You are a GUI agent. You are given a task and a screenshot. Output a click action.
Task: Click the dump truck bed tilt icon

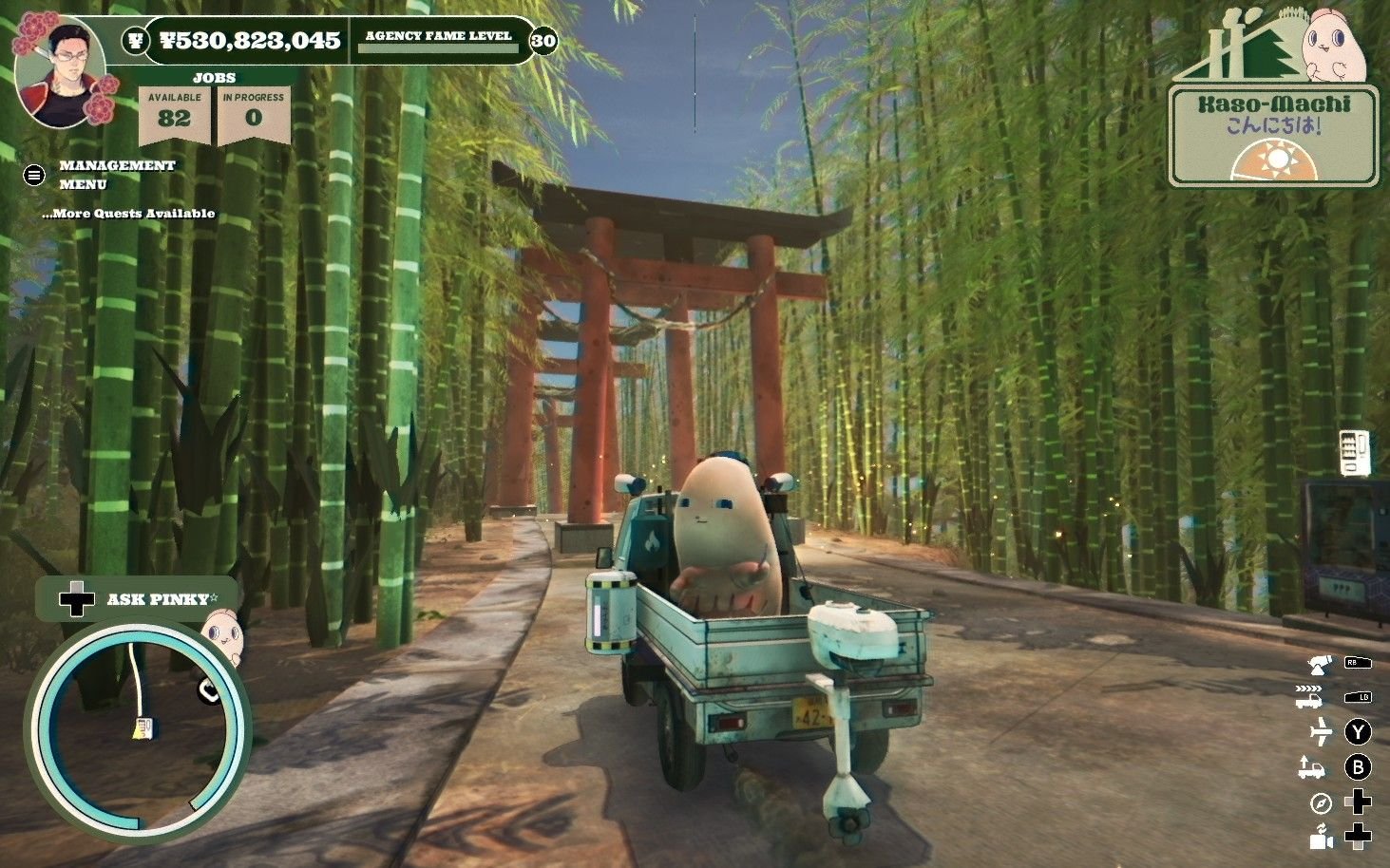point(1313,765)
